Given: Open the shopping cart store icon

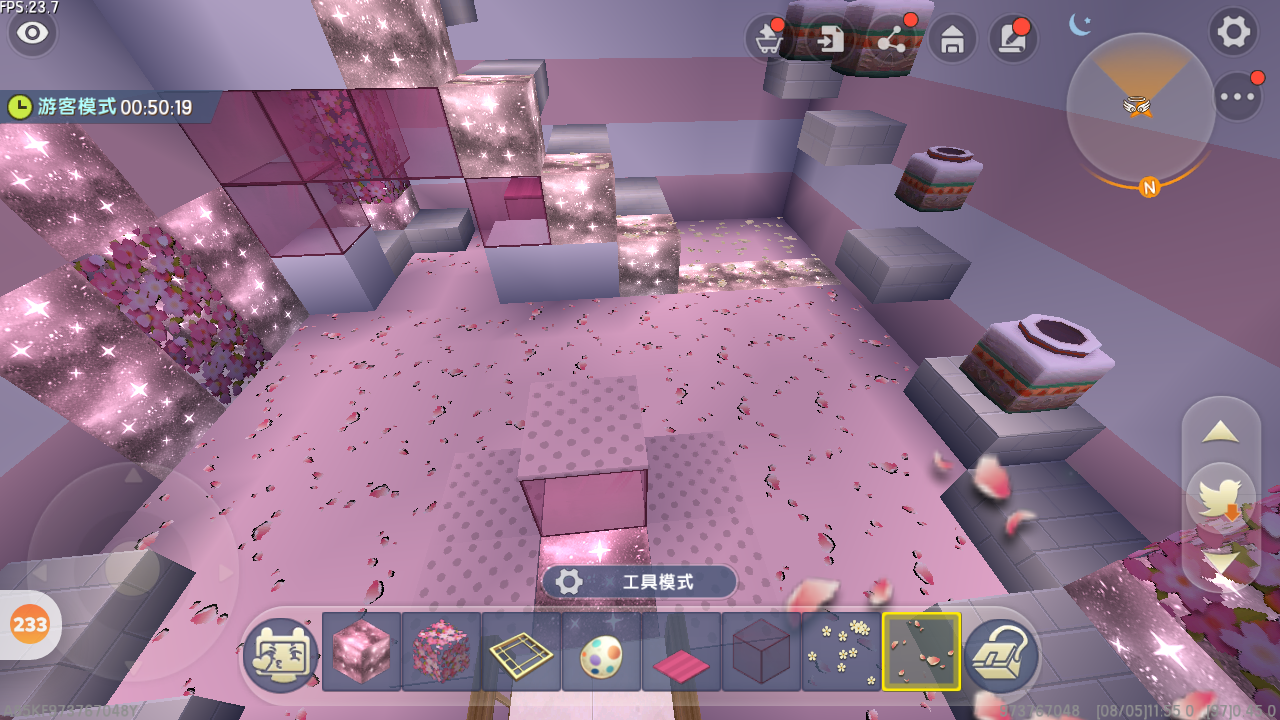Looking at the screenshot, I should [x=769, y=40].
